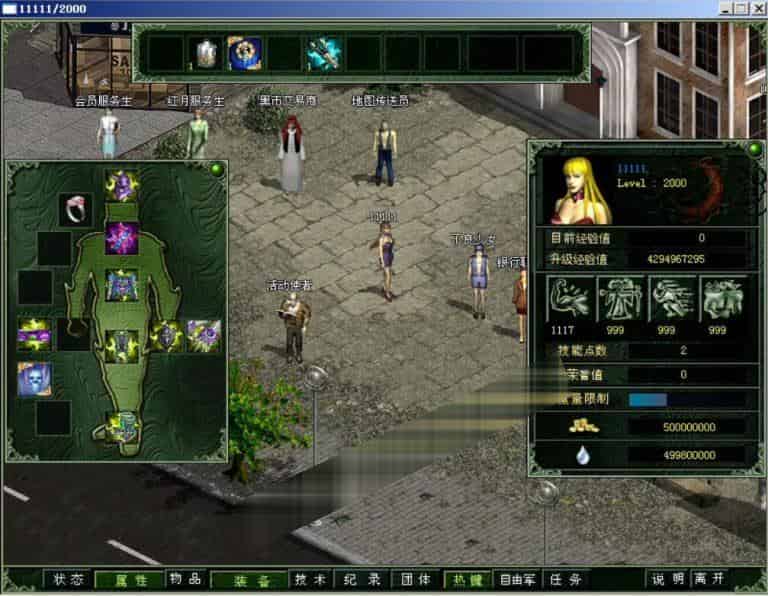Select the equipped boots slot

pyautogui.click(x=122, y=427)
